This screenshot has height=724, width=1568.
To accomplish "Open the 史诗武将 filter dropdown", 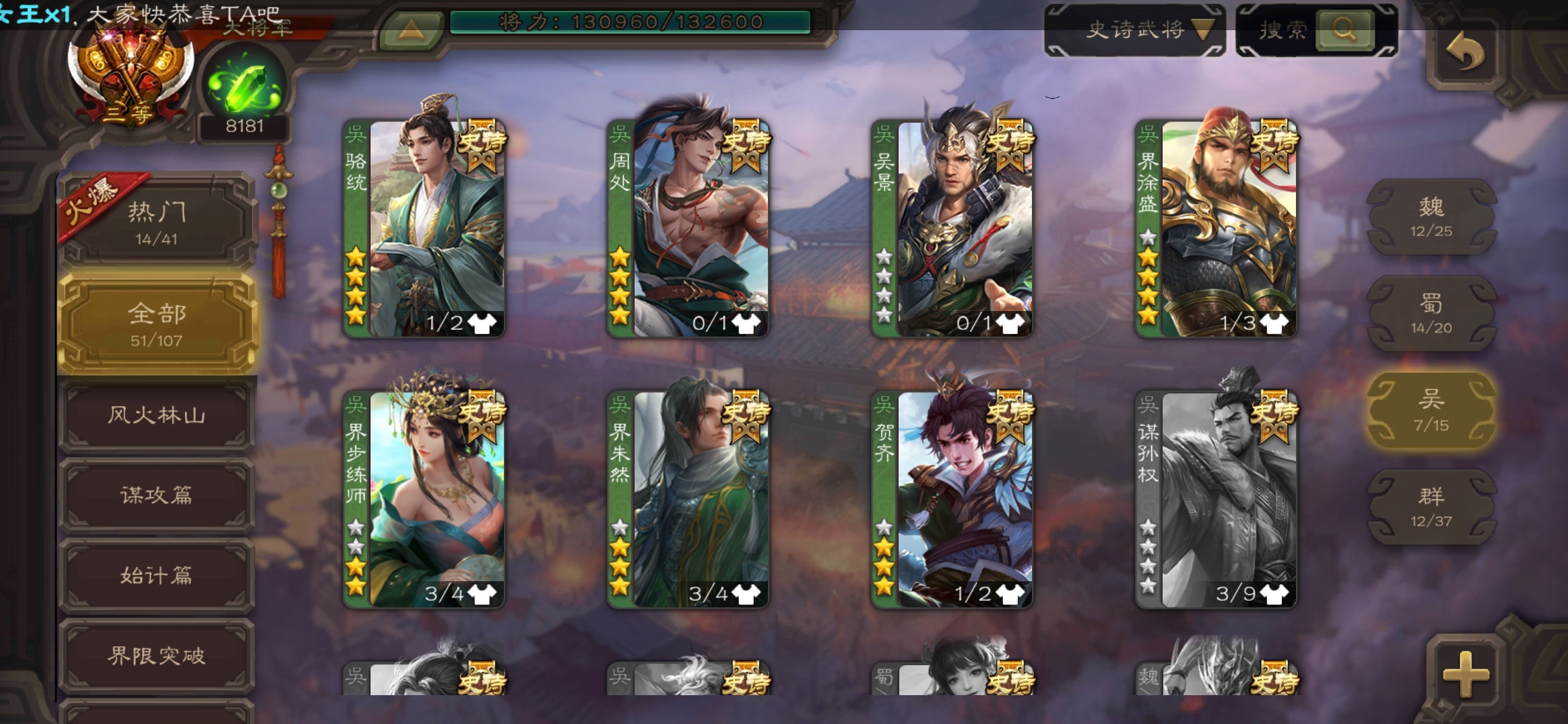I will (1135, 30).
